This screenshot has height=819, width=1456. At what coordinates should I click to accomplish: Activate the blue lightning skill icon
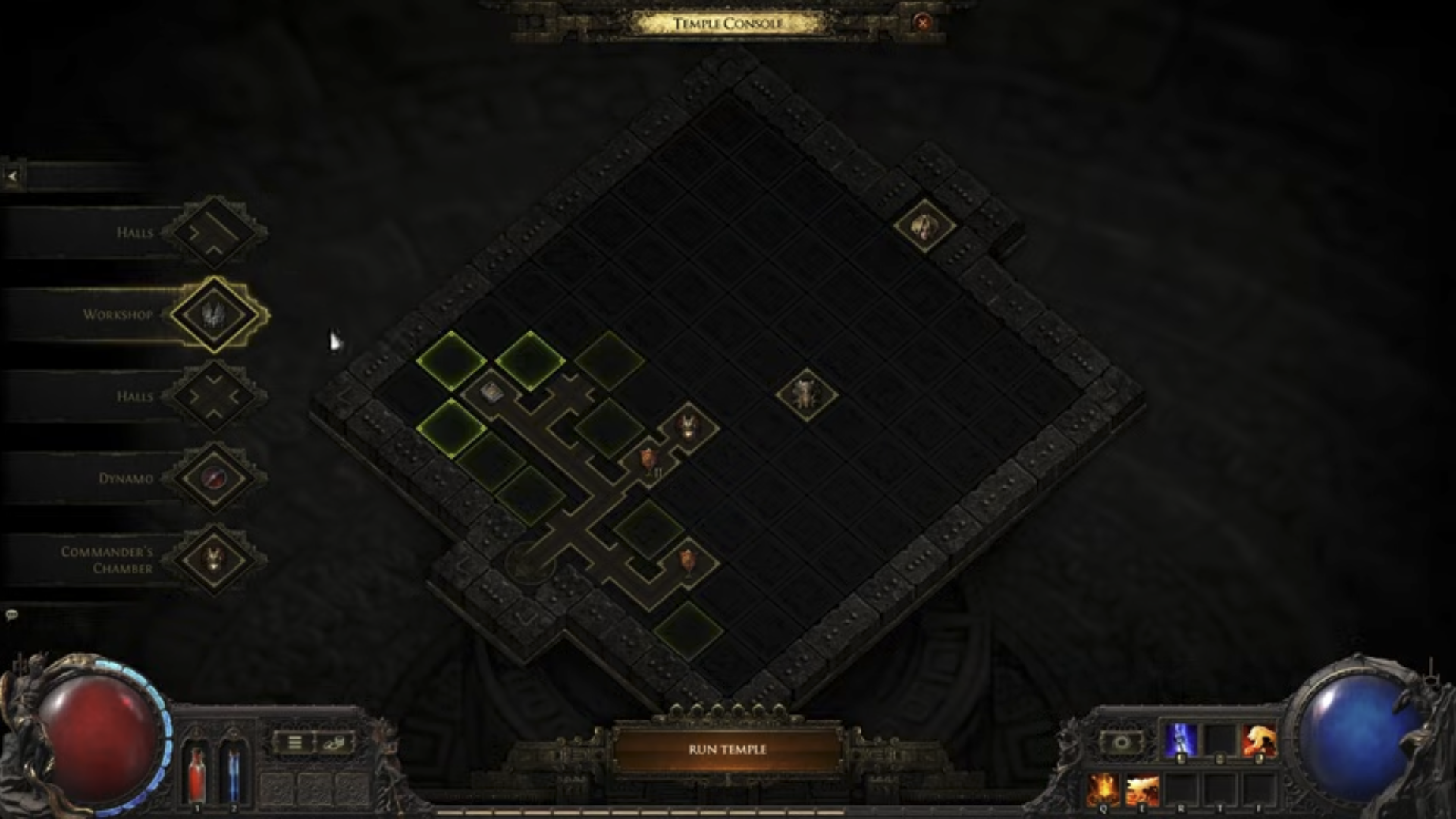pos(1181,740)
